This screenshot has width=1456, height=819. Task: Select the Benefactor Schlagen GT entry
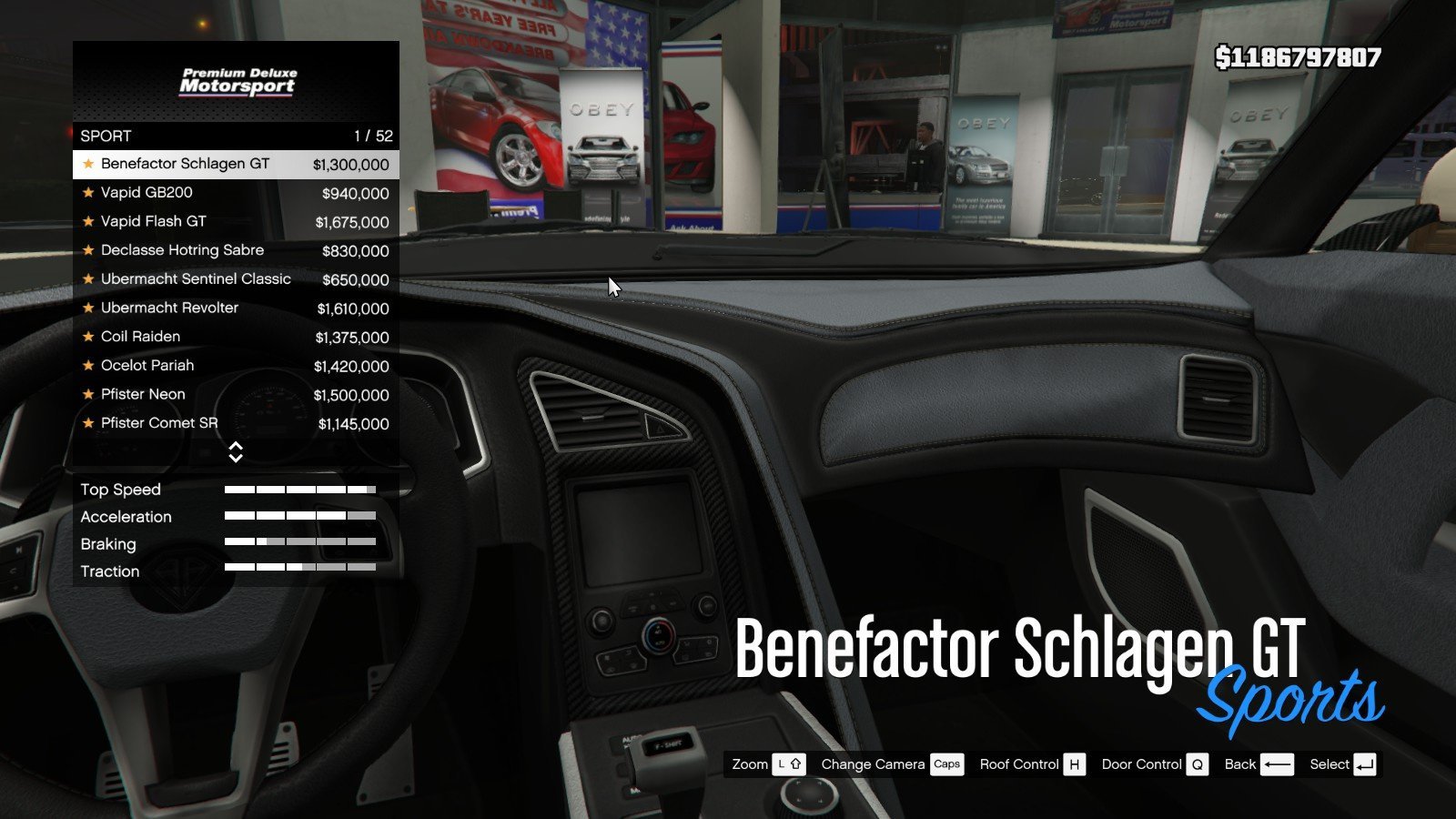(x=235, y=164)
